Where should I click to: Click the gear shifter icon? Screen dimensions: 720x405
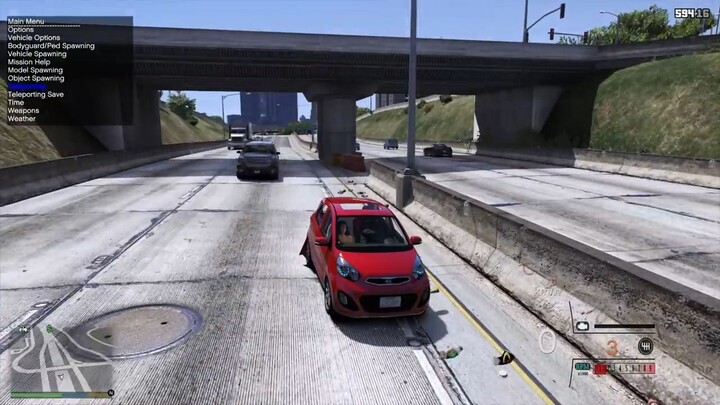coord(646,346)
